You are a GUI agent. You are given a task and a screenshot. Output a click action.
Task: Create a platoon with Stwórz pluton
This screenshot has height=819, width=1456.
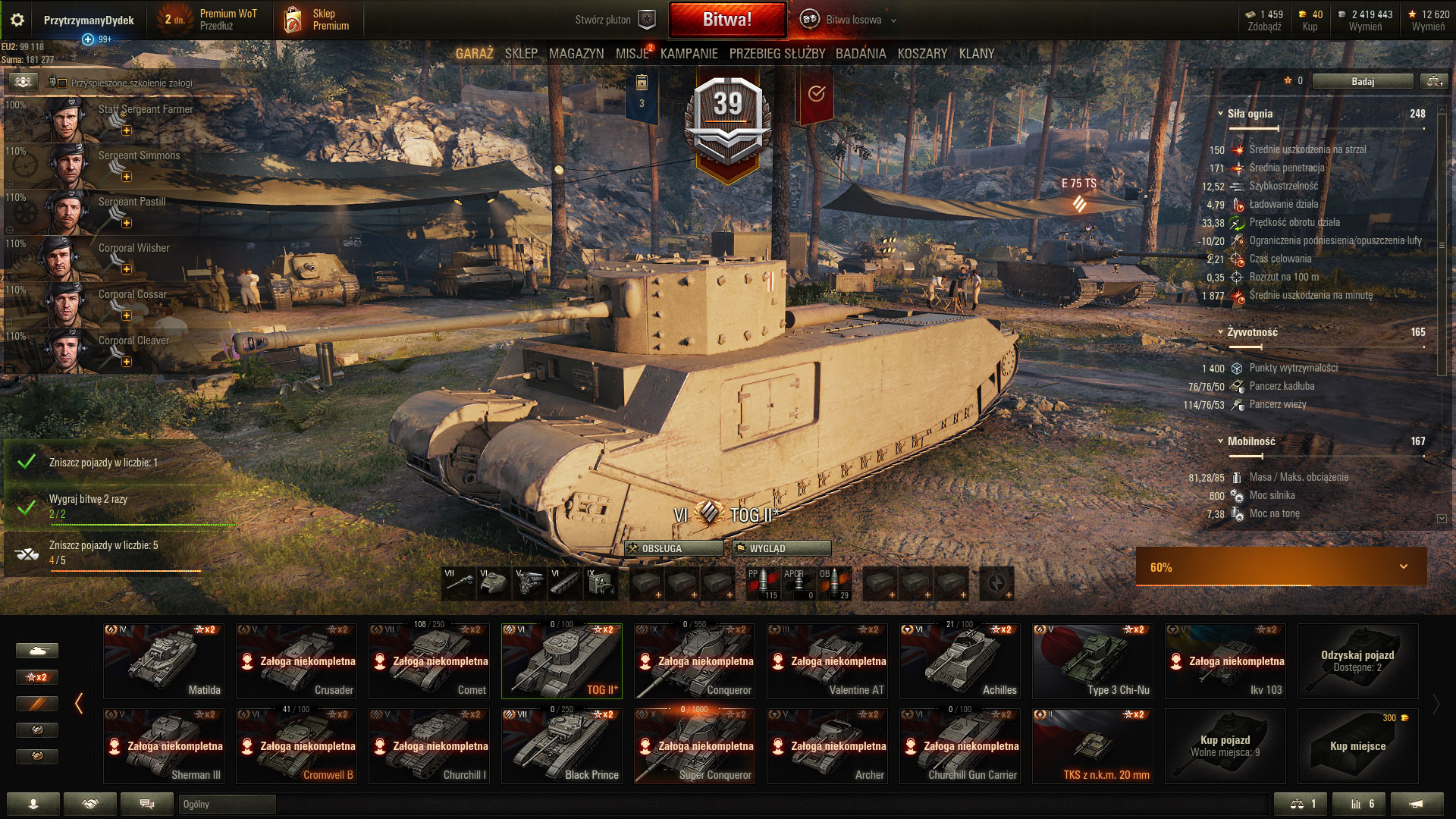(614, 20)
